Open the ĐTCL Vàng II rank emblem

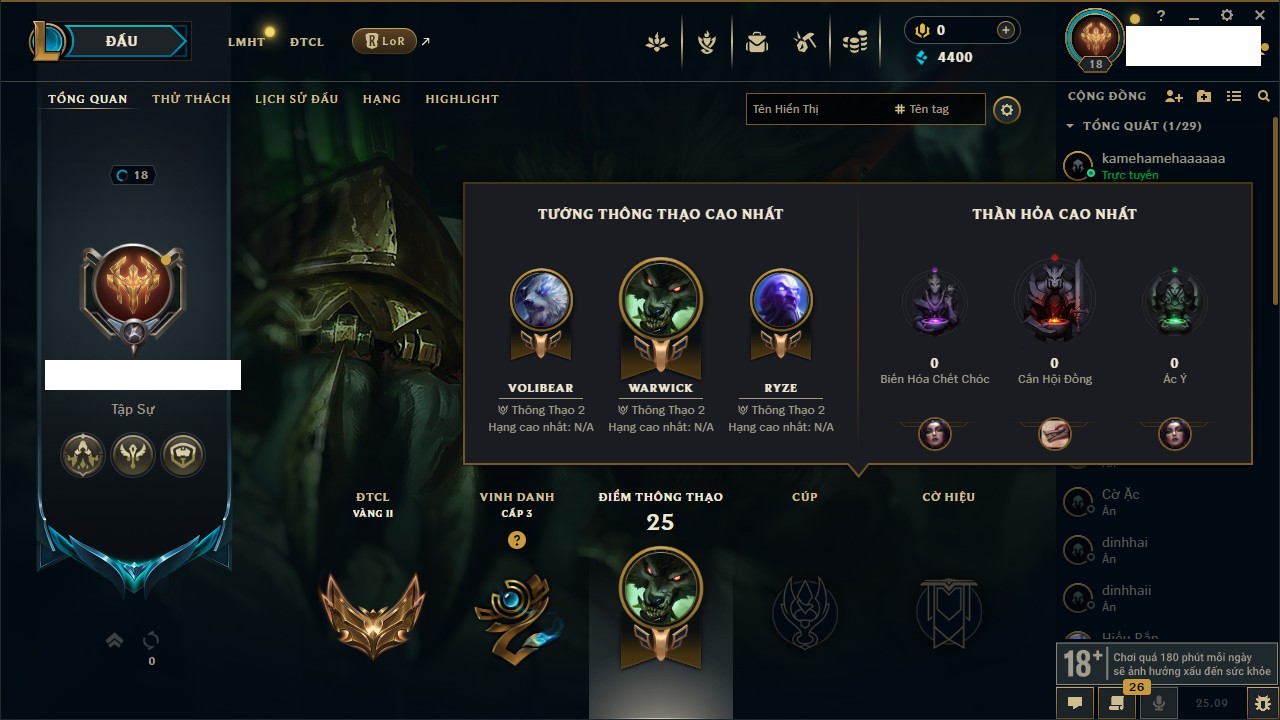(372, 613)
